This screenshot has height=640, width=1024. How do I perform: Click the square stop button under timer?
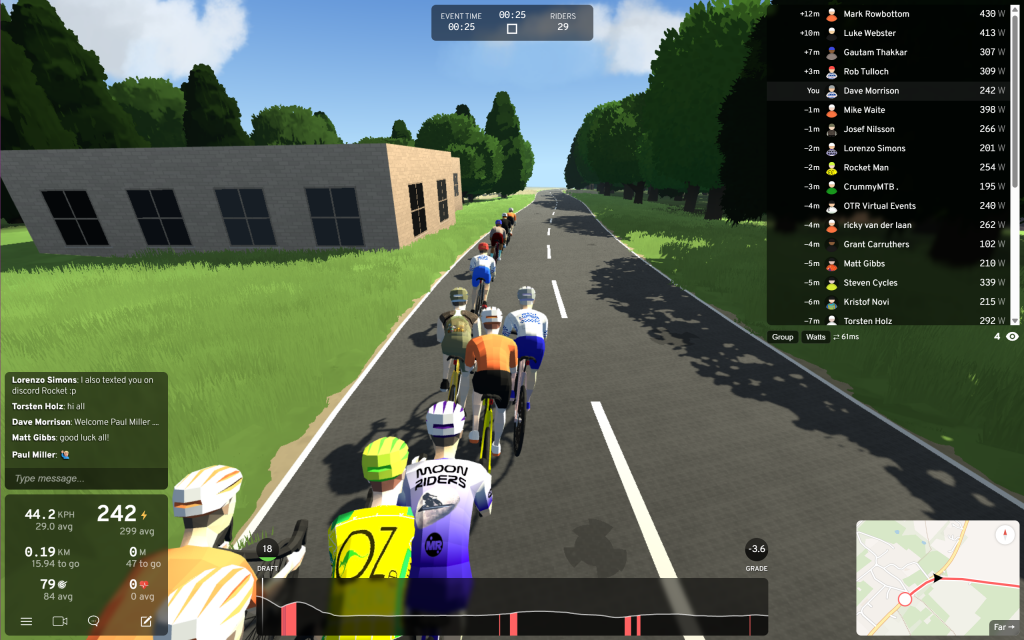[512, 29]
